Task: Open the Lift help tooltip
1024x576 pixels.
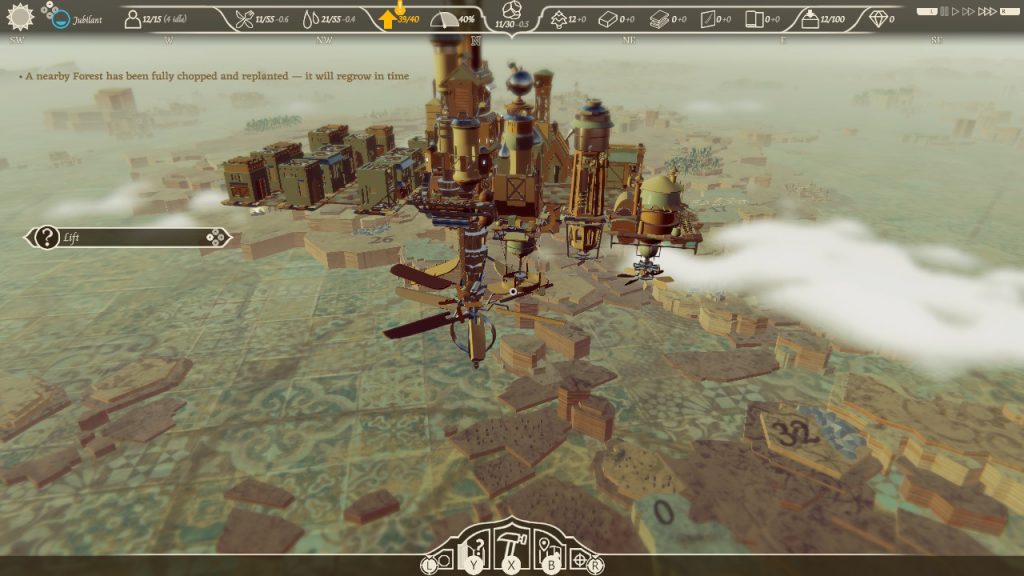Action: click(x=47, y=238)
